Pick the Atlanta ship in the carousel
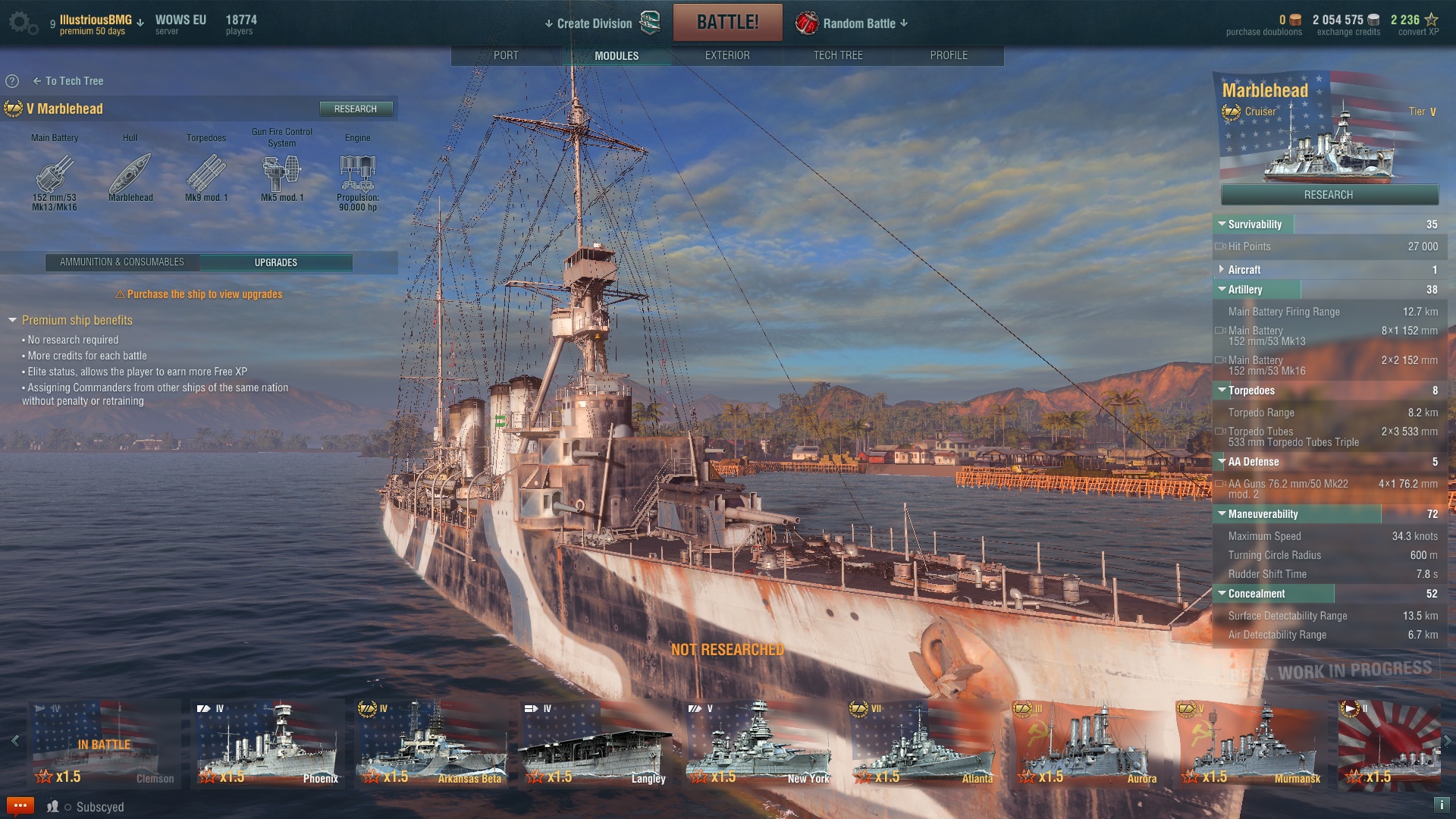This screenshot has height=819, width=1456. point(923,743)
